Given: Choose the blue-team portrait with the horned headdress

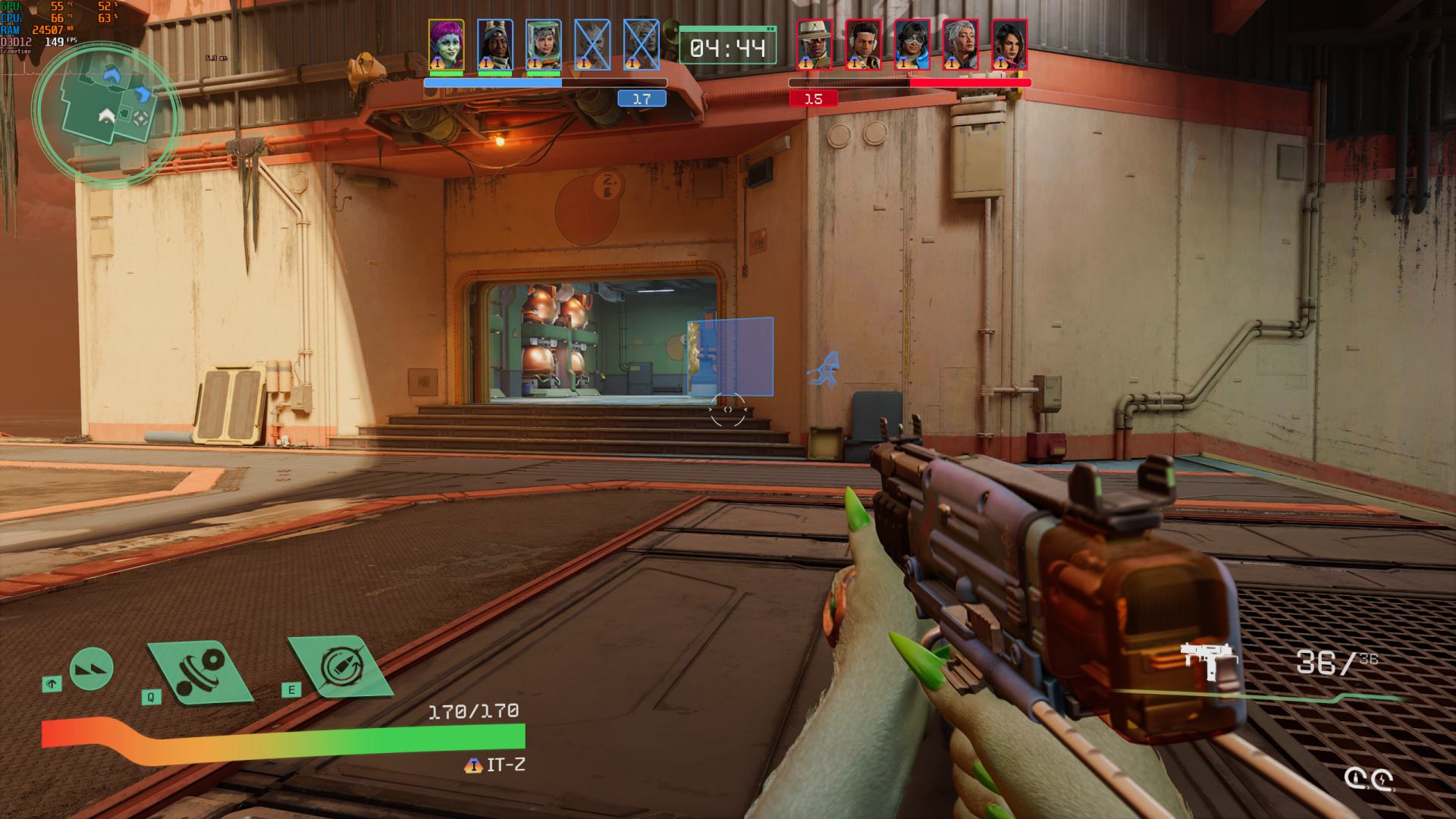Looking at the screenshot, I should [494, 45].
